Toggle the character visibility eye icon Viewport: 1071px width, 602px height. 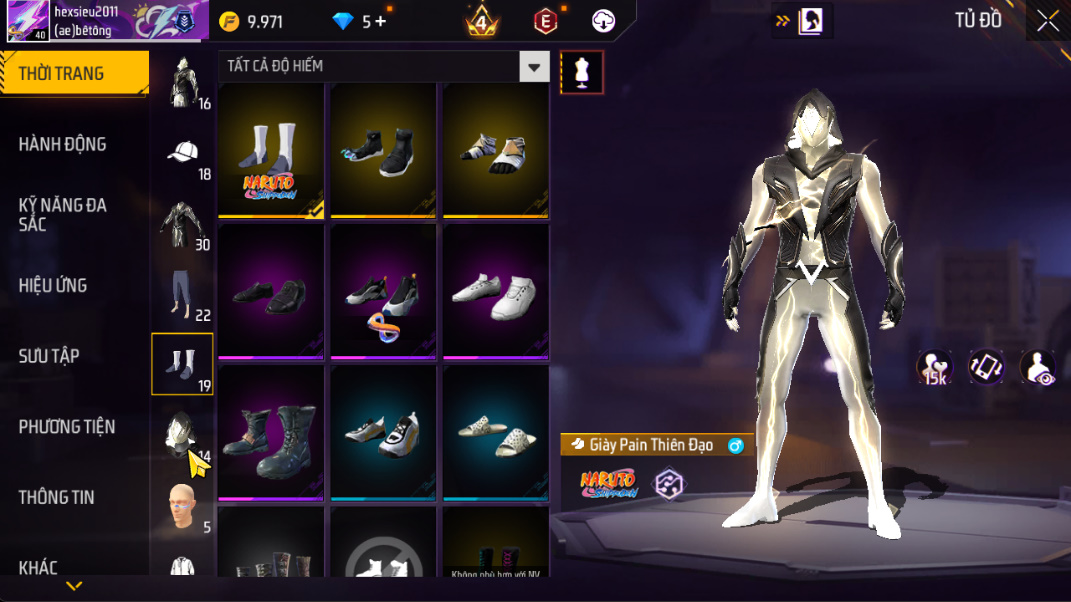pyautogui.click(x=1037, y=368)
